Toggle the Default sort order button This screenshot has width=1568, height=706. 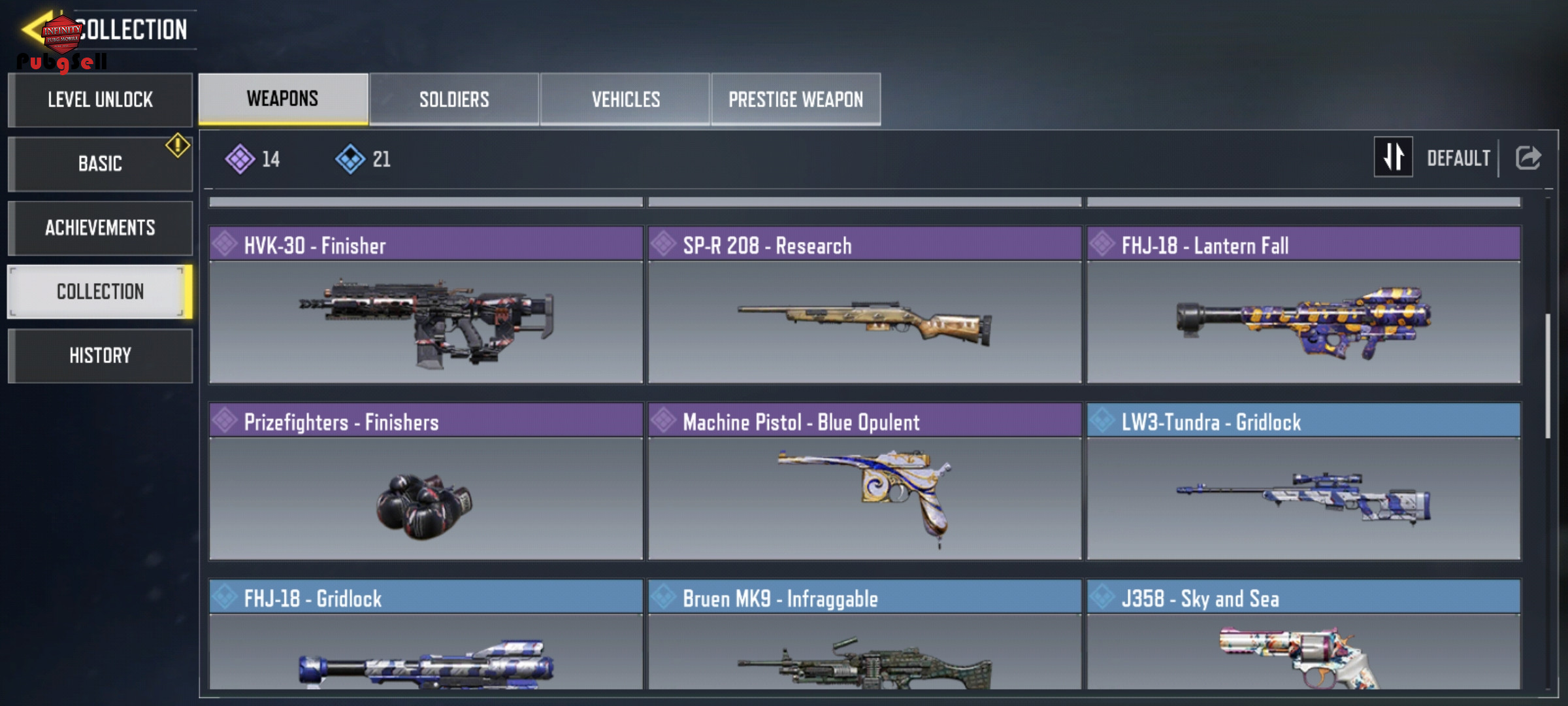click(1394, 158)
